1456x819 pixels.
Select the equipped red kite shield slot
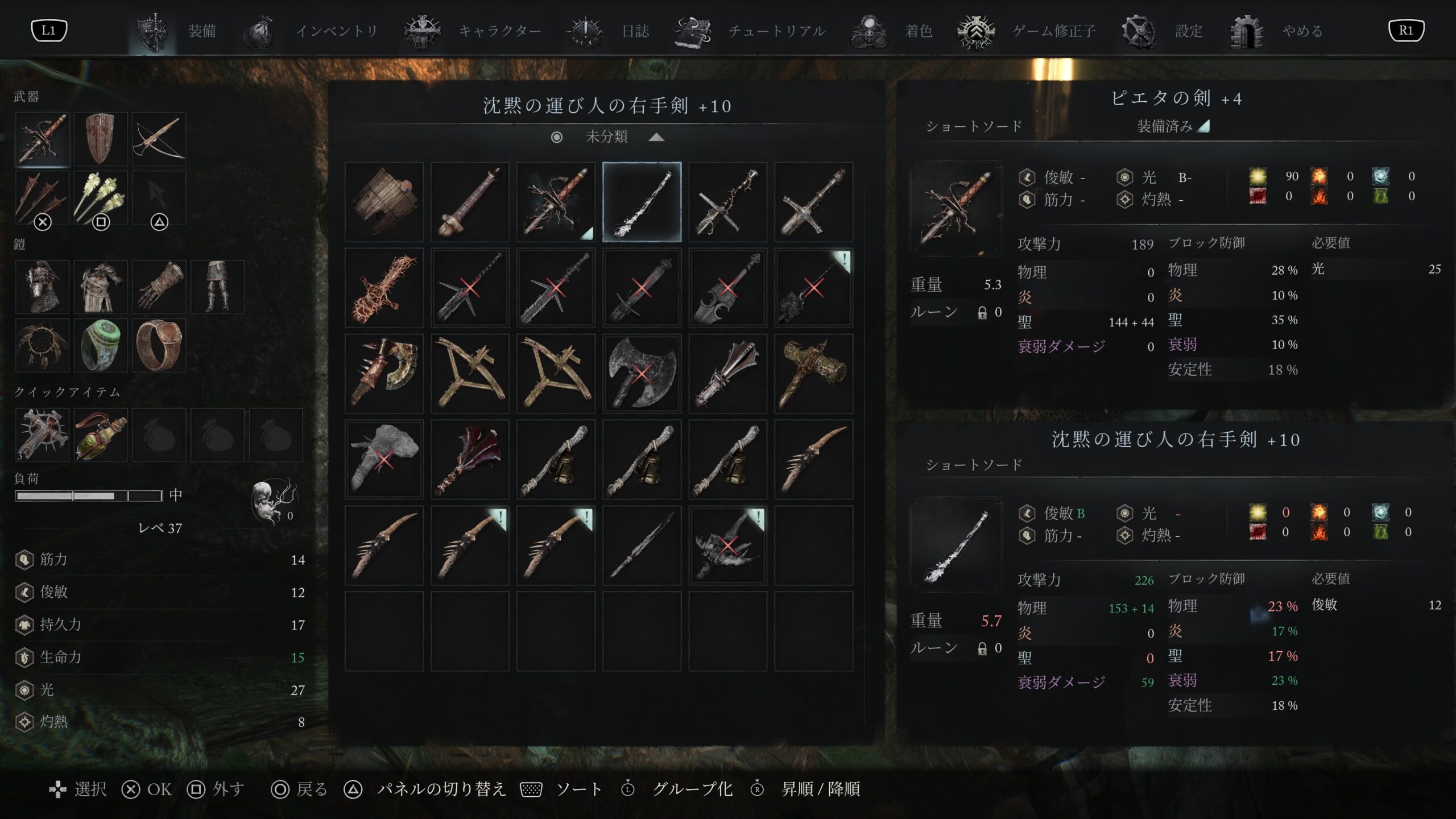tap(101, 139)
